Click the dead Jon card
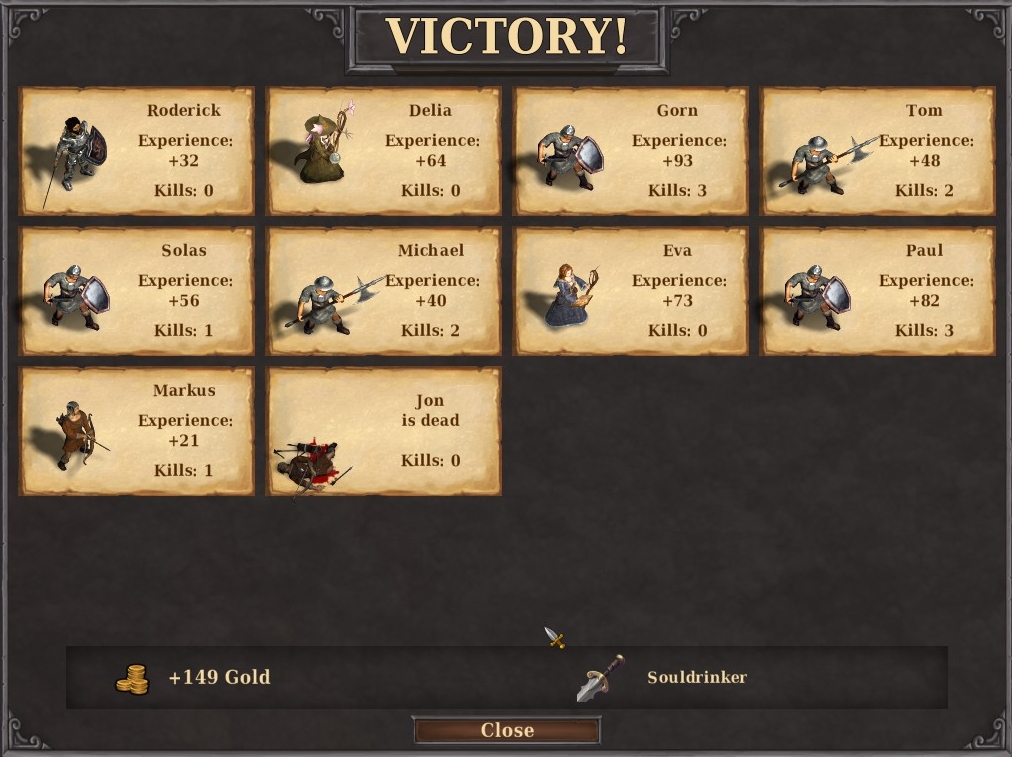This screenshot has width=1012, height=757. [x=384, y=431]
